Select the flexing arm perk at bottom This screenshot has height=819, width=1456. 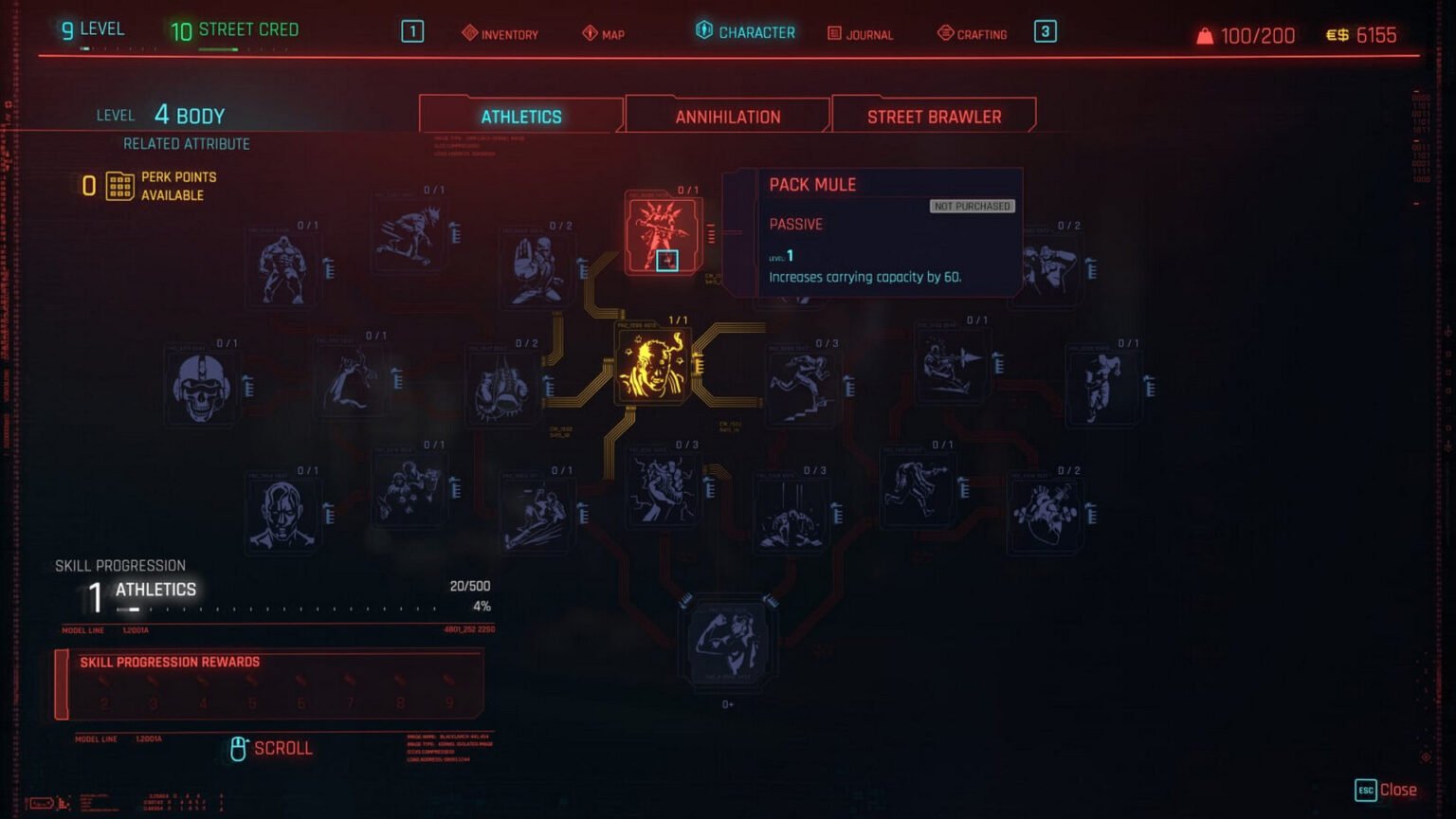(x=728, y=642)
